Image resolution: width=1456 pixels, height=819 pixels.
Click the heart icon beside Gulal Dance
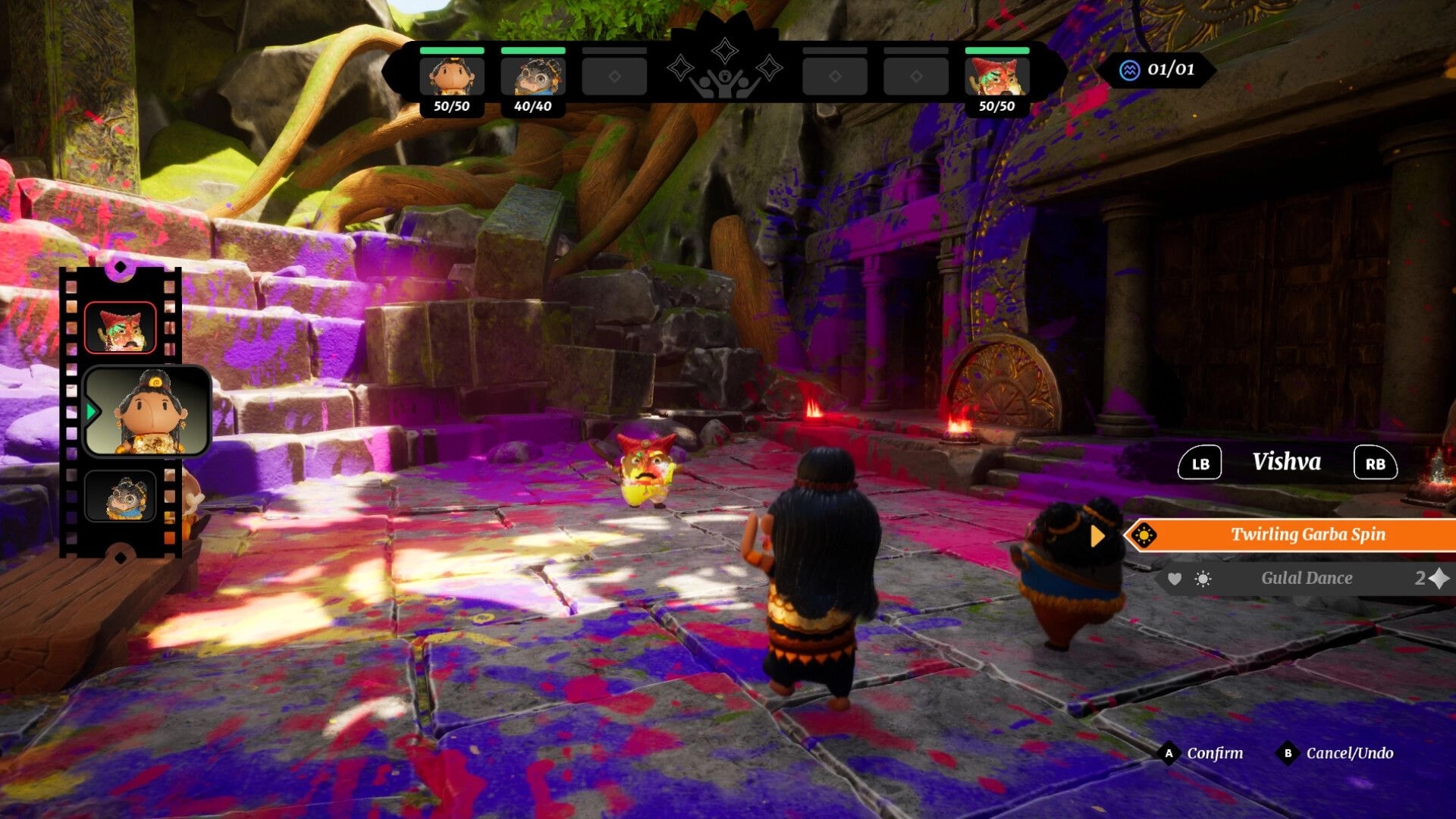[x=1175, y=579]
